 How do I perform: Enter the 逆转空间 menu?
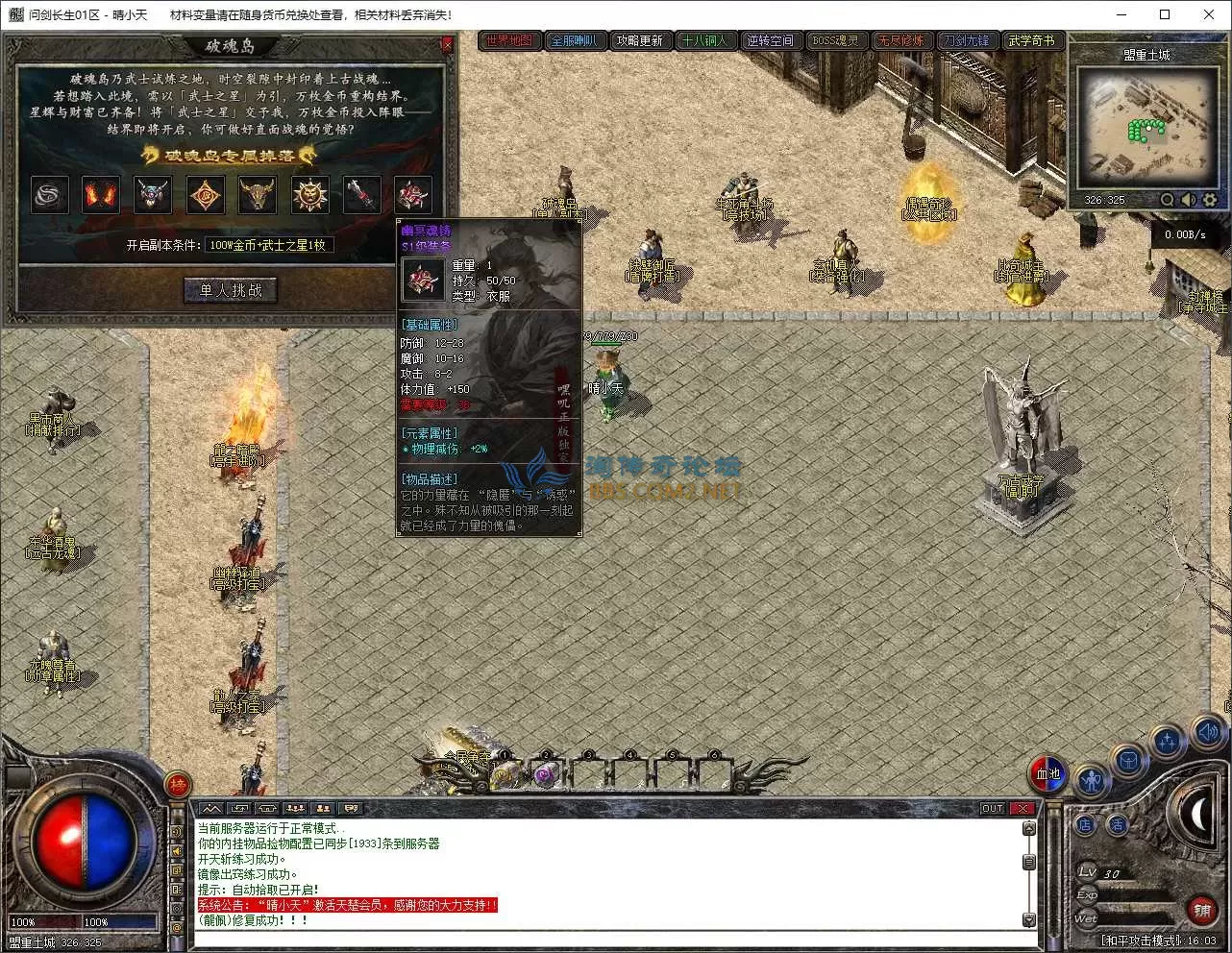click(x=770, y=40)
